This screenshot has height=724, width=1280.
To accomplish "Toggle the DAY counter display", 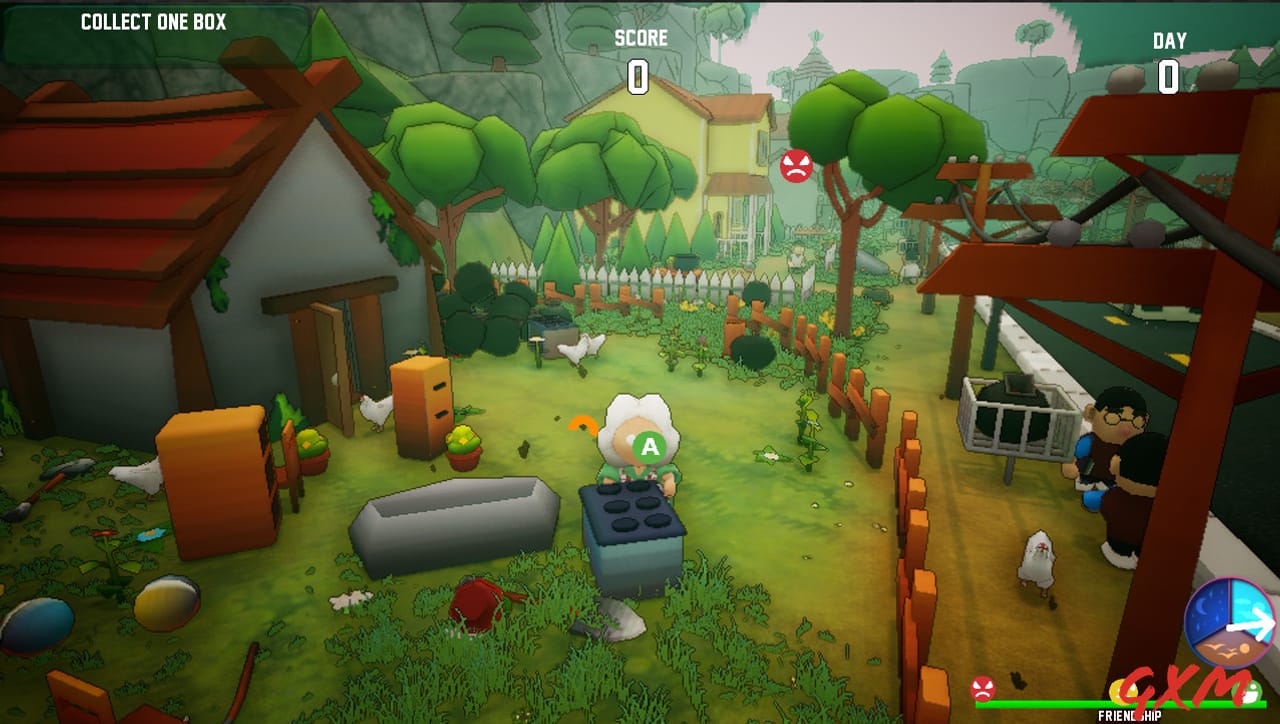I will click(x=1168, y=57).
